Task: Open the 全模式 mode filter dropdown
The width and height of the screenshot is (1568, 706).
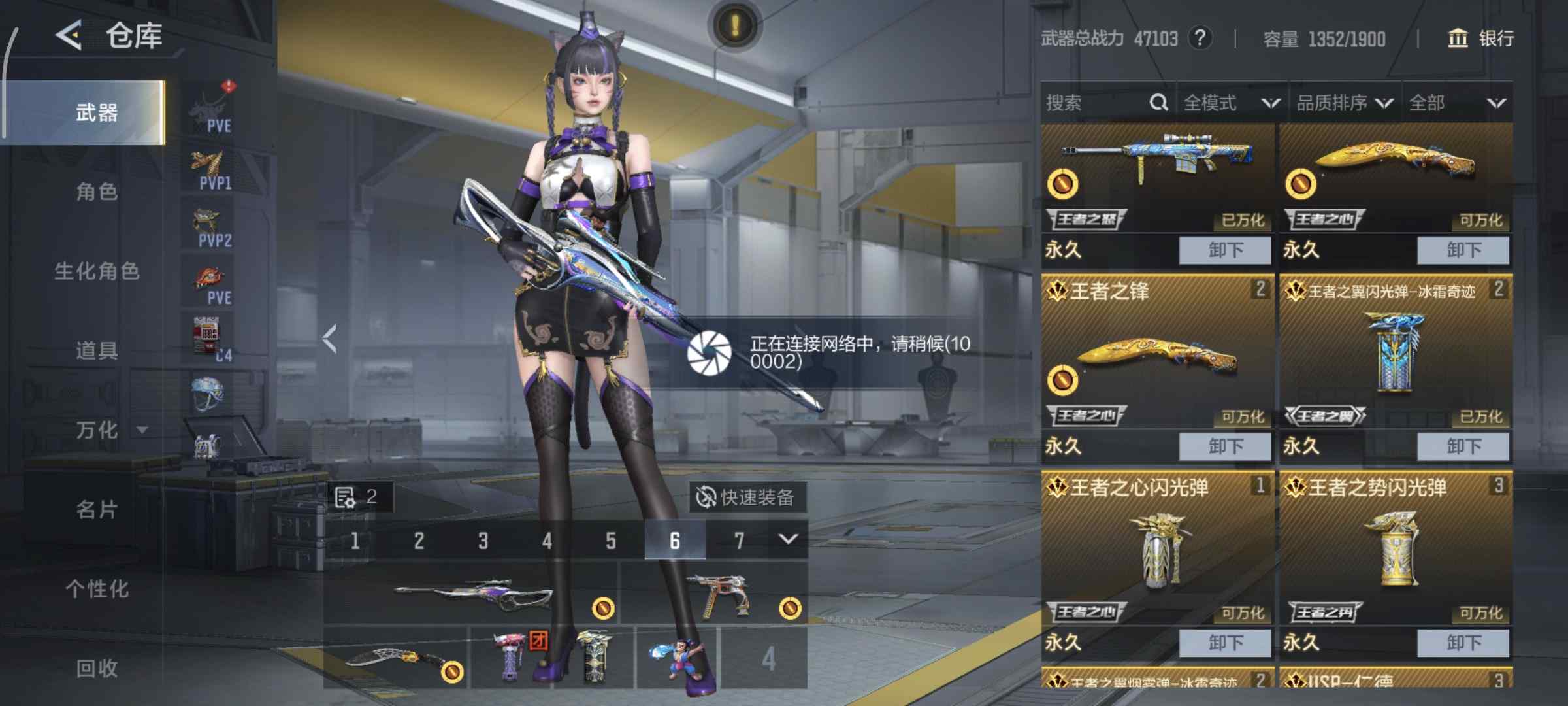Action: point(1231,103)
